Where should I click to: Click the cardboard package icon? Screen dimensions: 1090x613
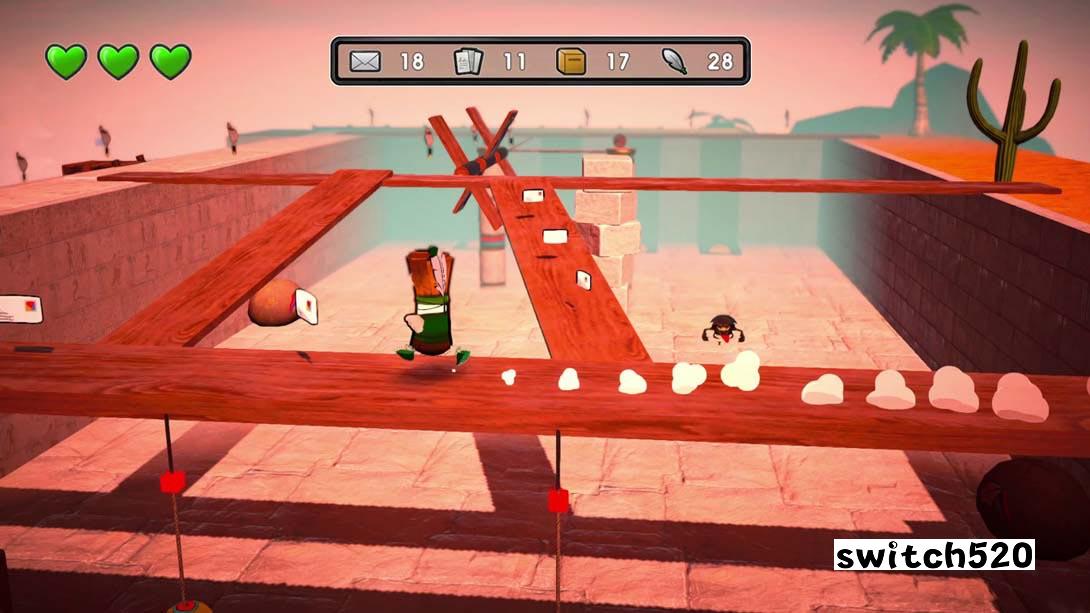(572, 61)
